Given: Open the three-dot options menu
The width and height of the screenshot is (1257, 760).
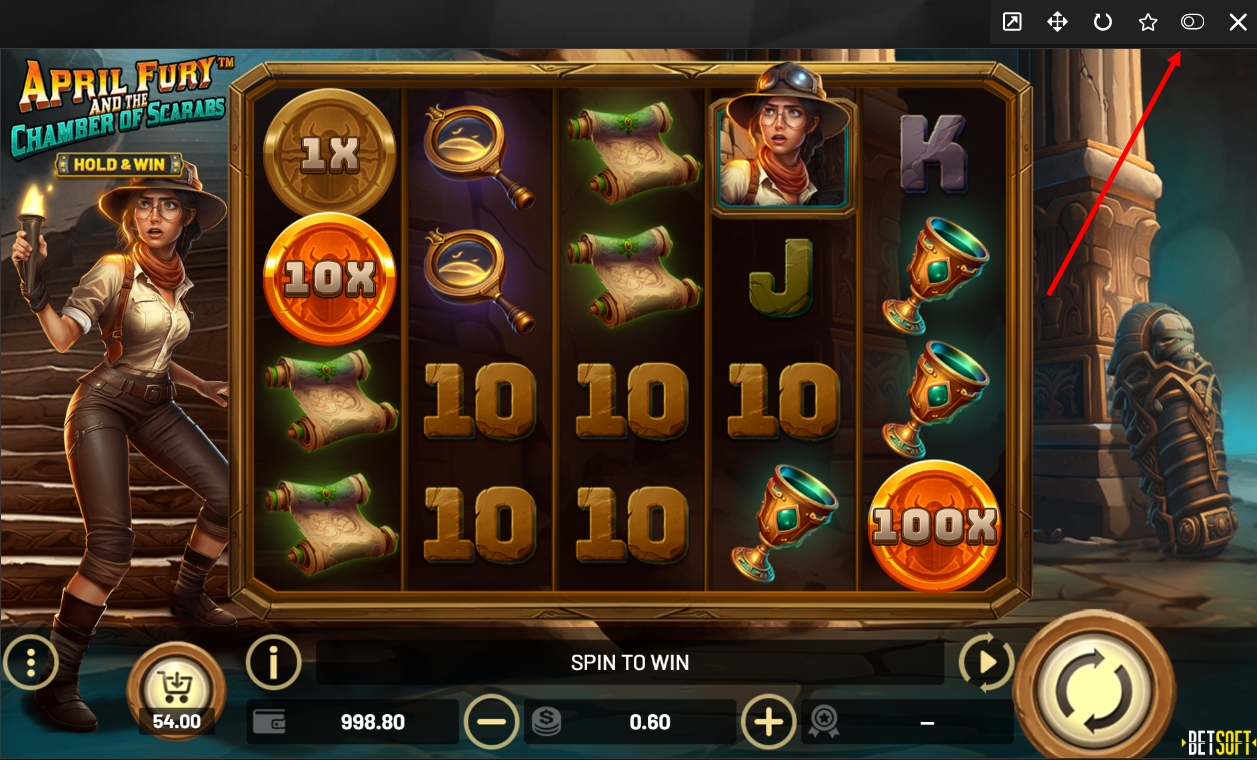Looking at the screenshot, I should pos(31,662).
